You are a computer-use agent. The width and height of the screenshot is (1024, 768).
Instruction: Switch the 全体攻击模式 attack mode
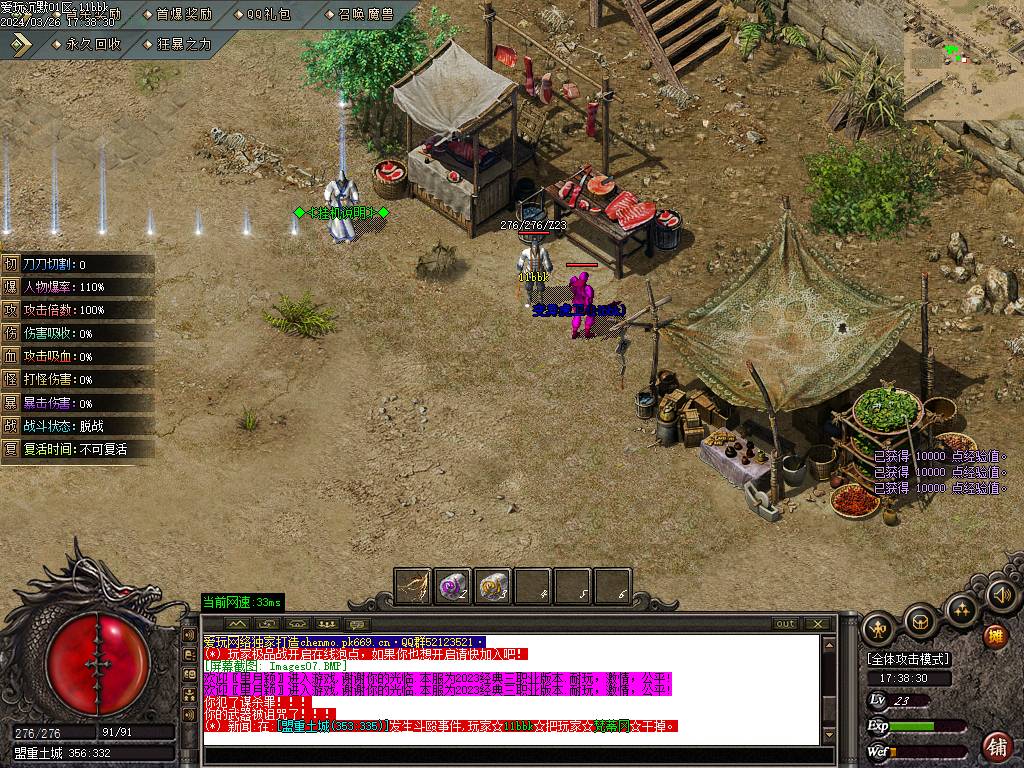point(909,659)
